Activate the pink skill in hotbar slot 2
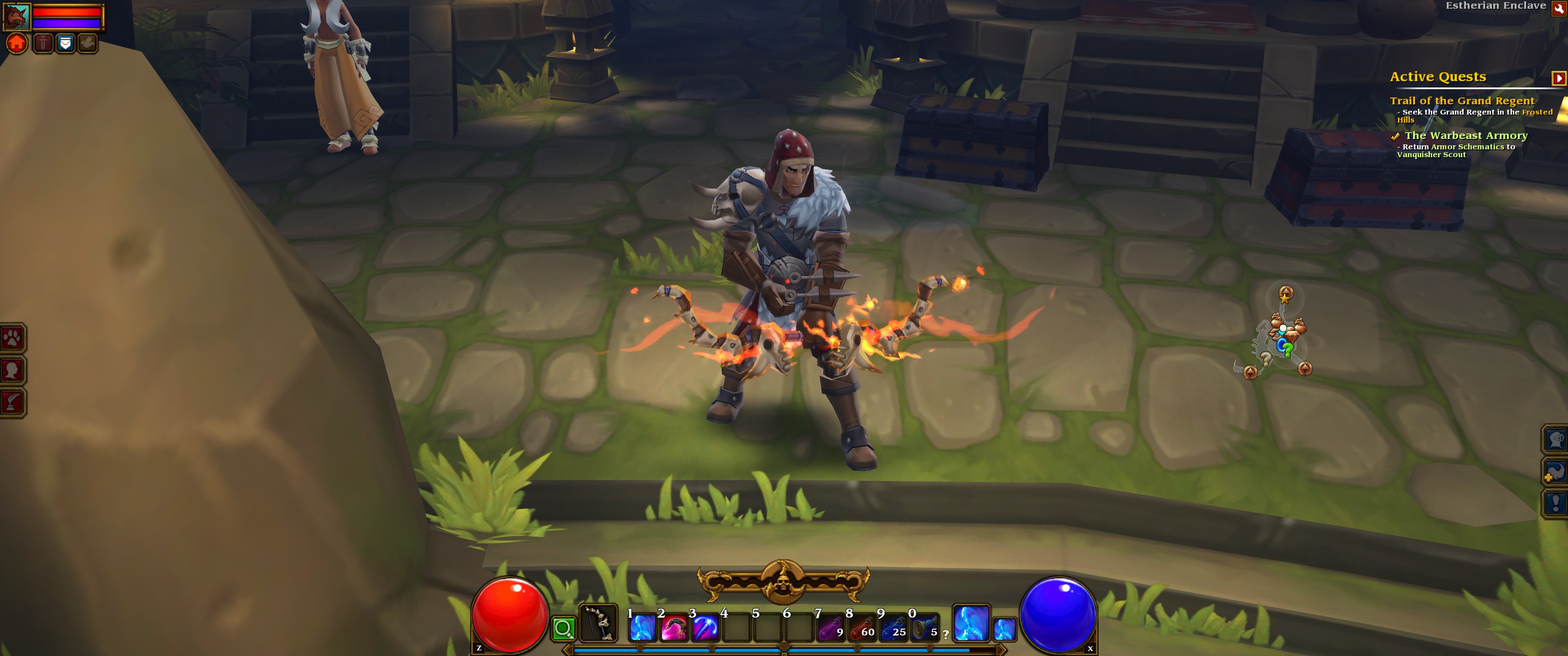The width and height of the screenshot is (1568, 656). [673, 628]
